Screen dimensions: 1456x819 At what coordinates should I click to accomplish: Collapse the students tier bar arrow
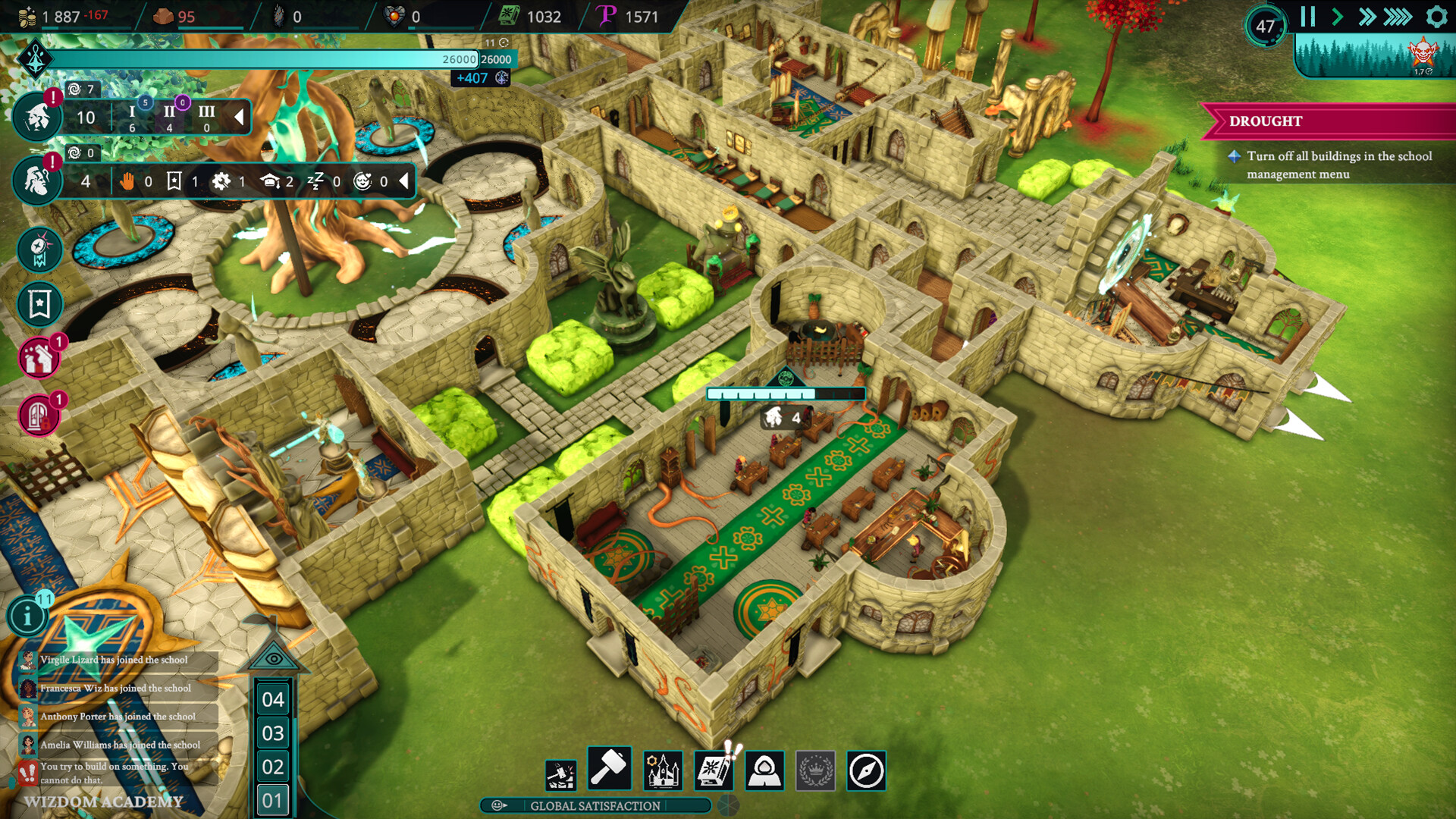(x=240, y=117)
